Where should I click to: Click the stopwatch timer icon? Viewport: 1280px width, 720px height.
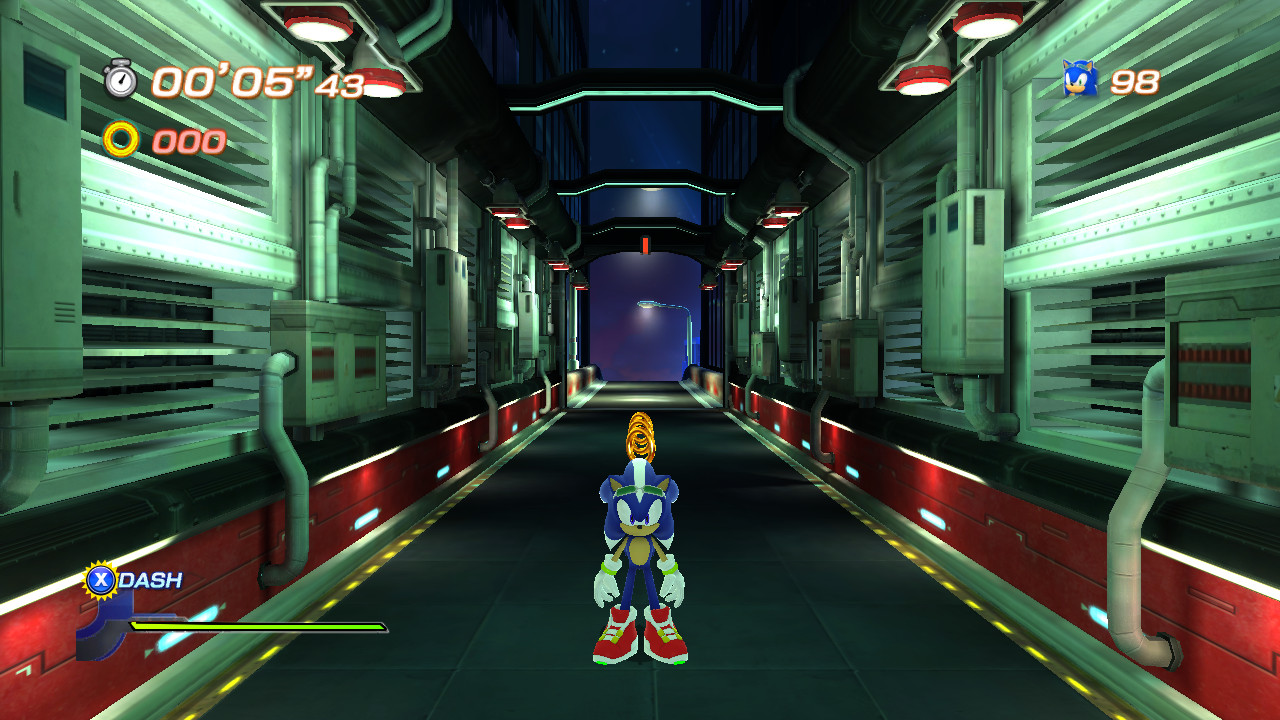(x=120, y=83)
